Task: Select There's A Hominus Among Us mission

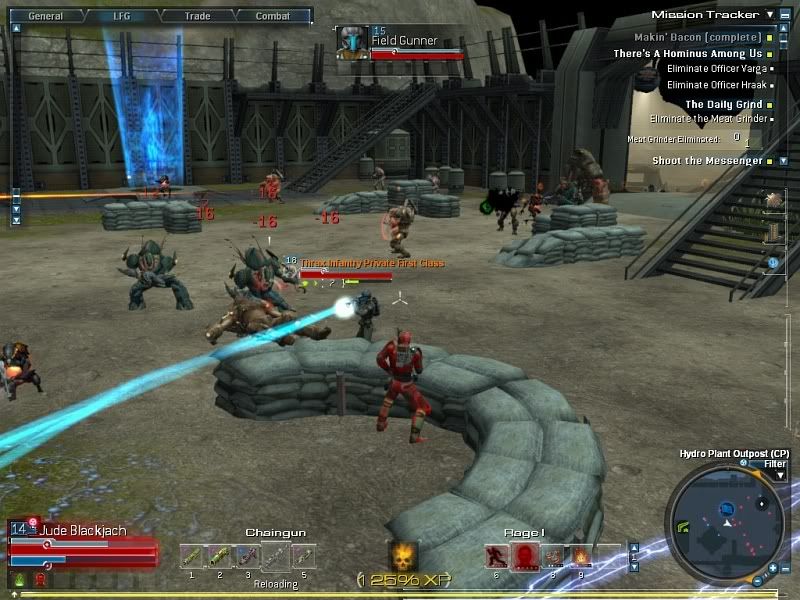Action: [687, 54]
